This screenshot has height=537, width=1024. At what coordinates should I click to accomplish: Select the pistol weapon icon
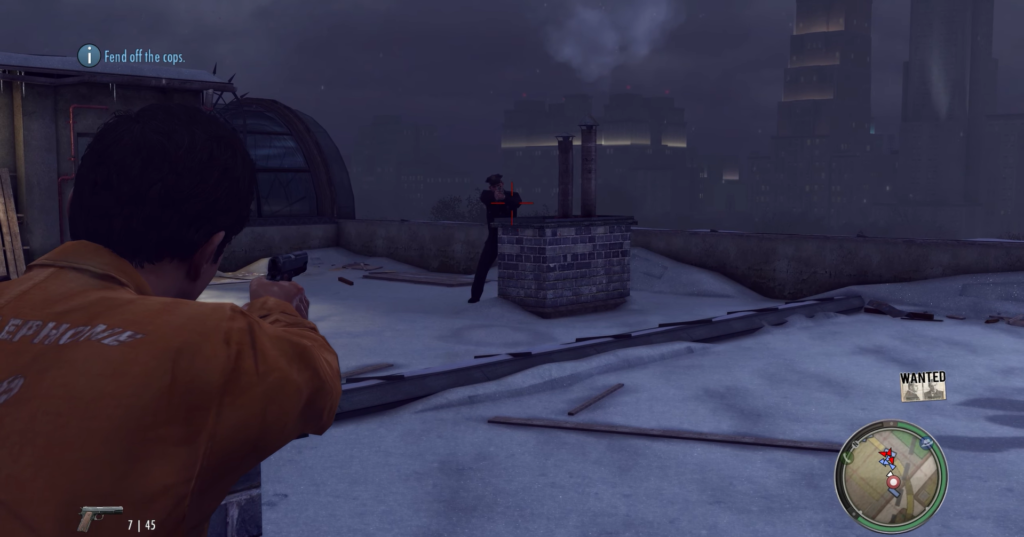click(99, 517)
